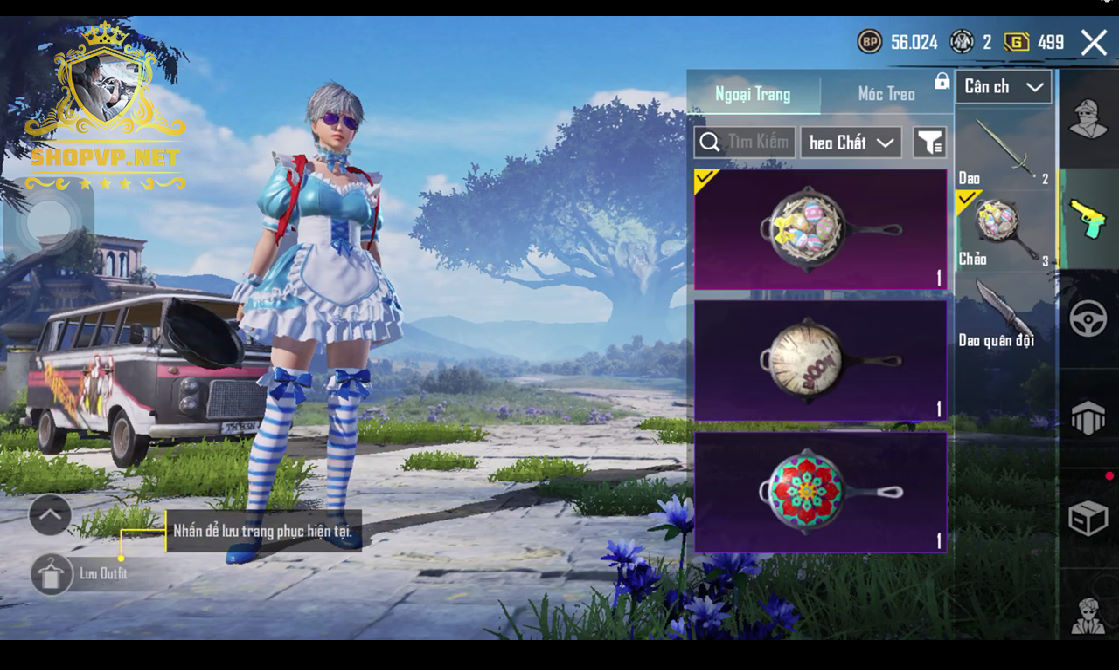Screen dimensions: 1119x670
Task: Open the Móc Treo tab
Action: tap(886, 94)
